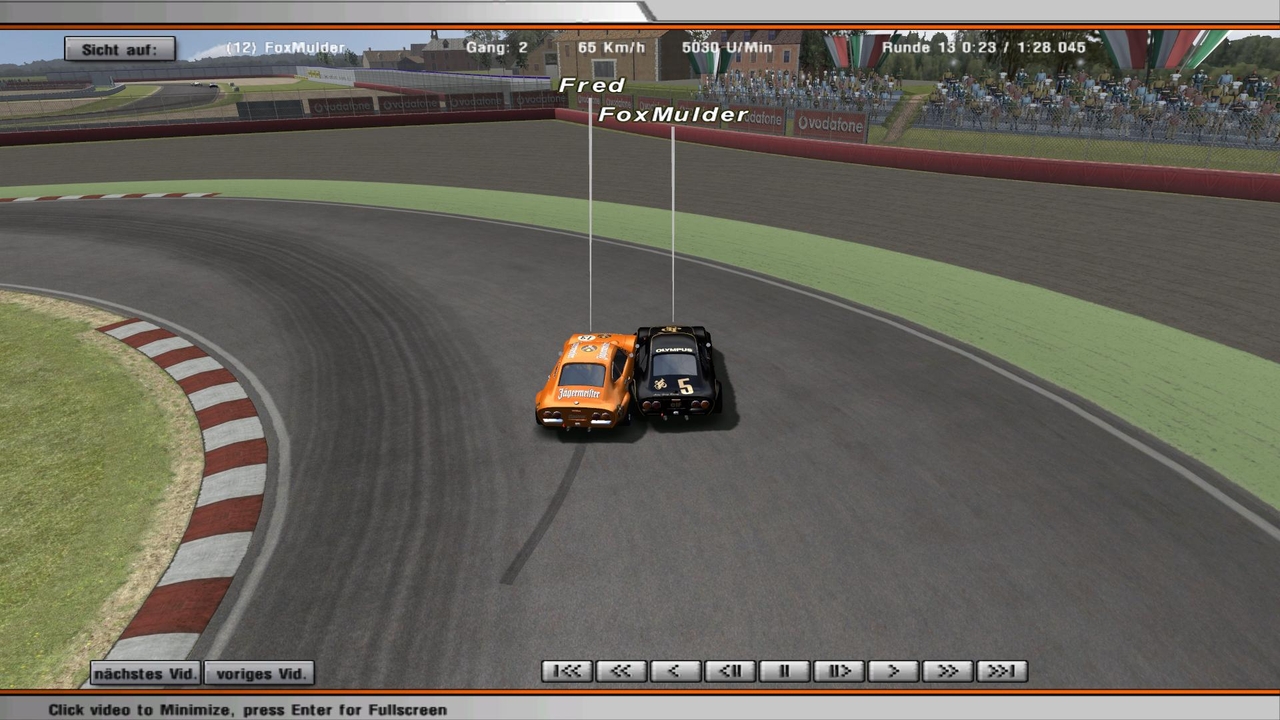Jump to the start of the replay
Image resolution: width=1280 pixels, height=720 pixels.
pyautogui.click(x=567, y=671)
